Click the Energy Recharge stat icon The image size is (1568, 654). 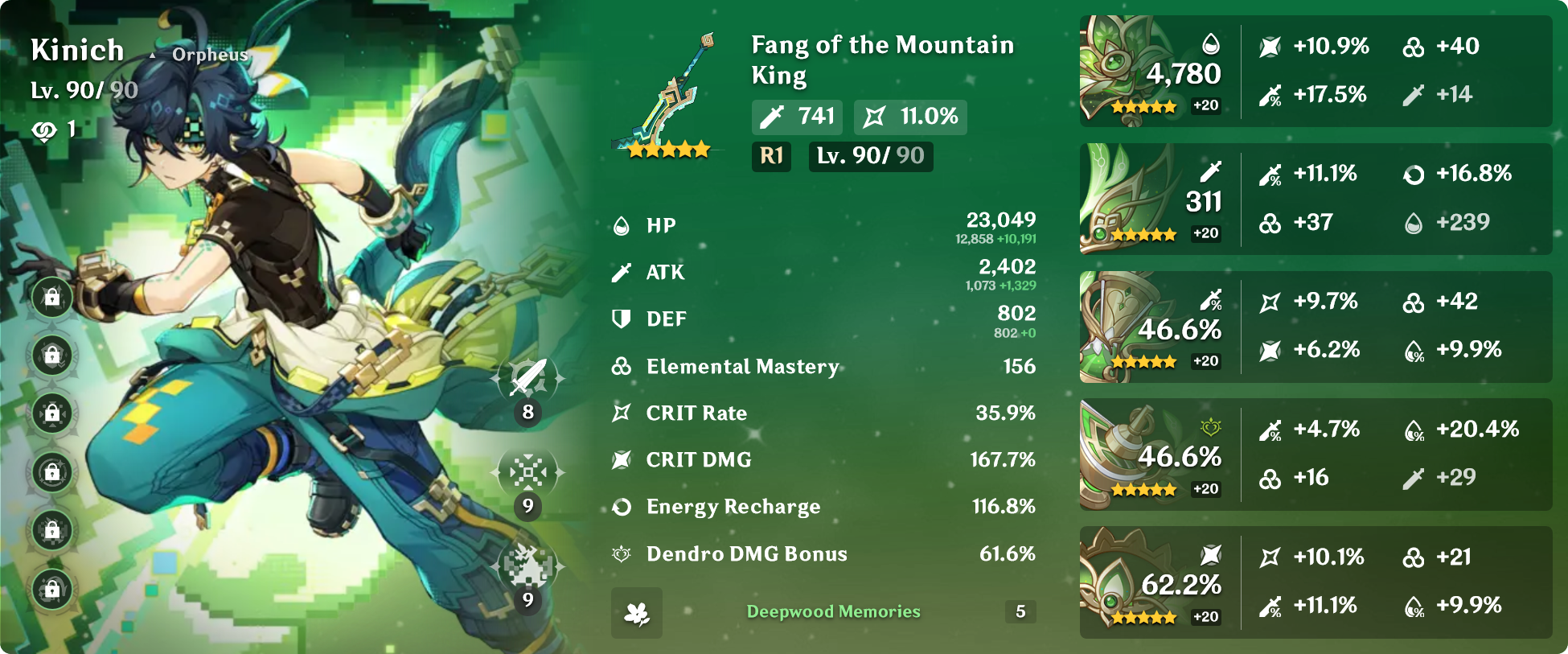click(619, 507)
